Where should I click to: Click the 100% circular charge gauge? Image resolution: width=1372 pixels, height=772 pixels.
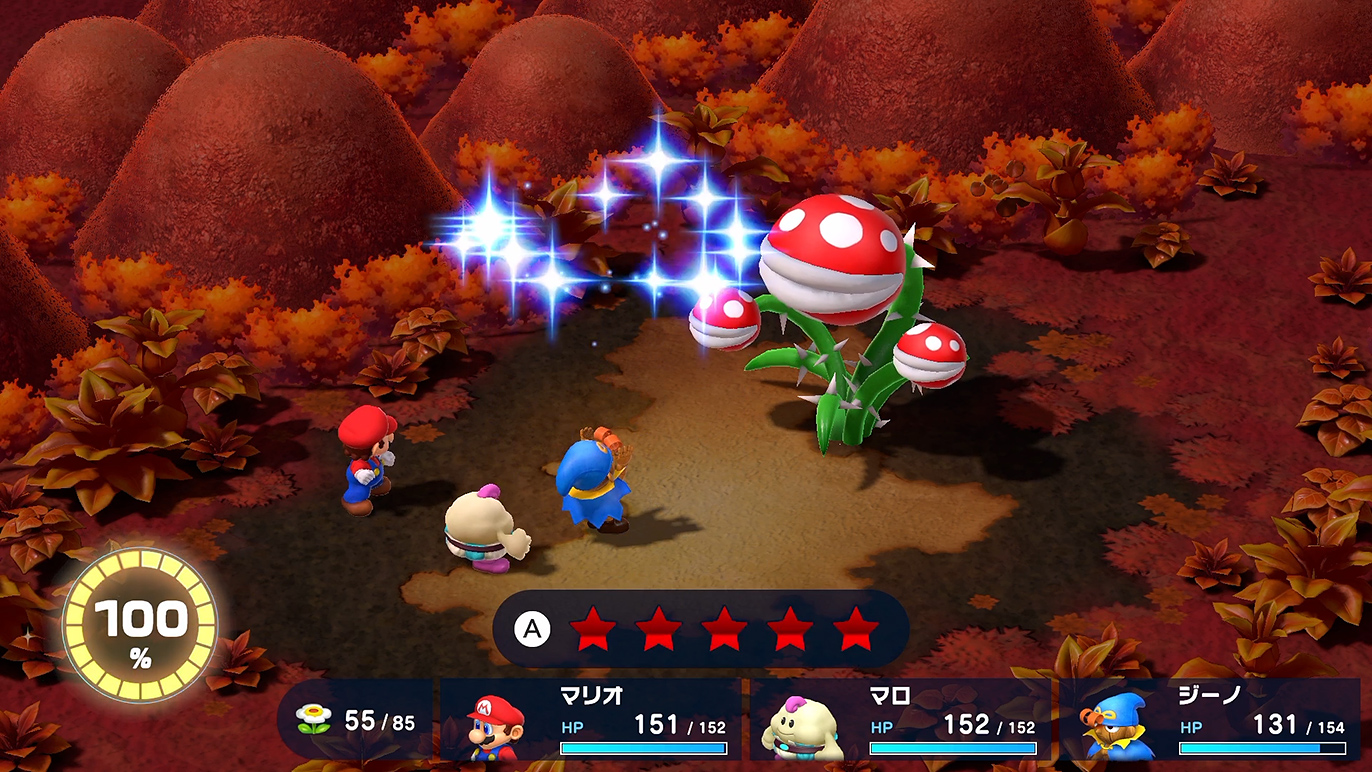pyautogui.click(x=142, y=622)
